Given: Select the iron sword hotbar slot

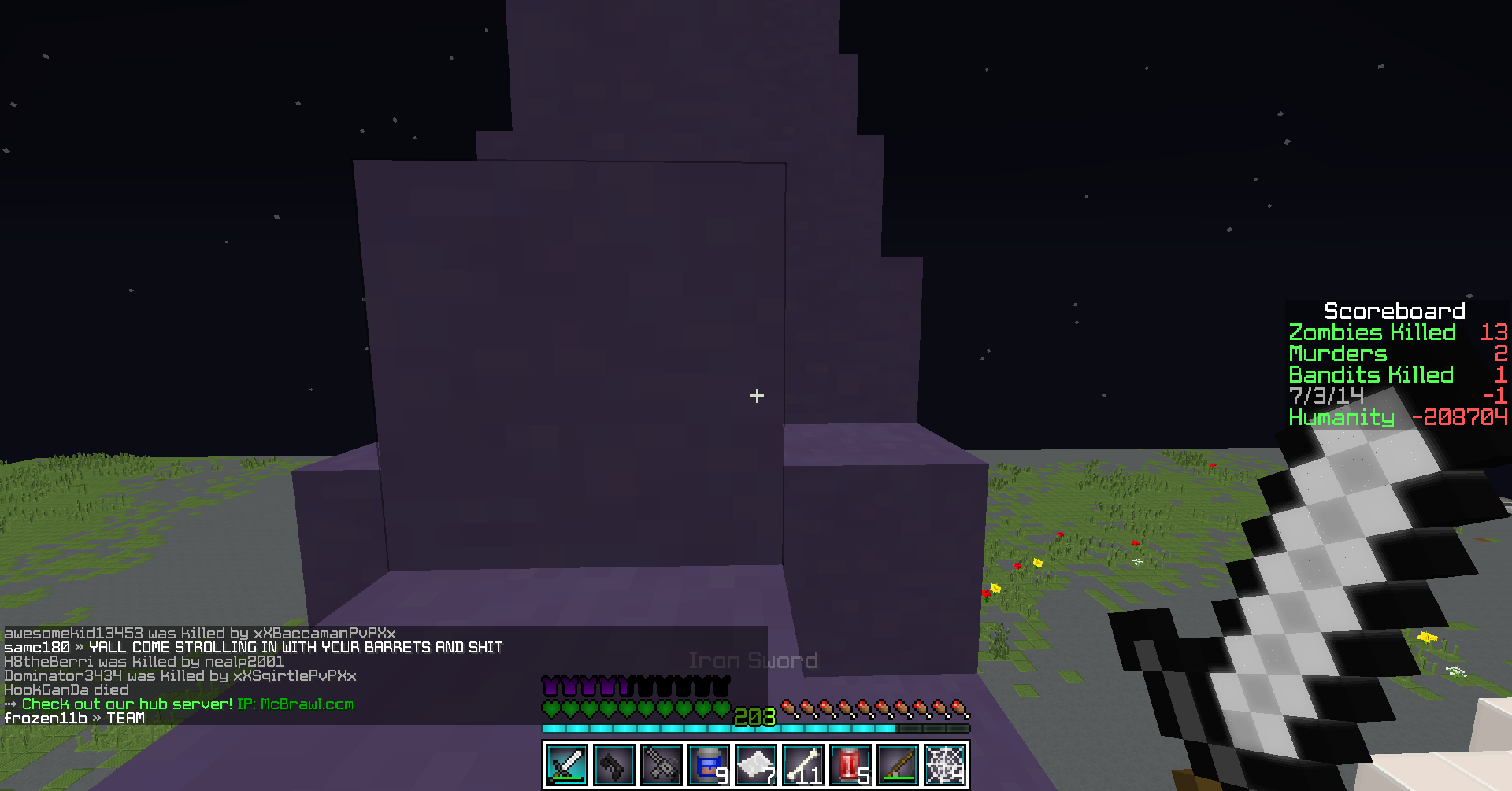Looking at the screenshot, I should coord(567,764).
